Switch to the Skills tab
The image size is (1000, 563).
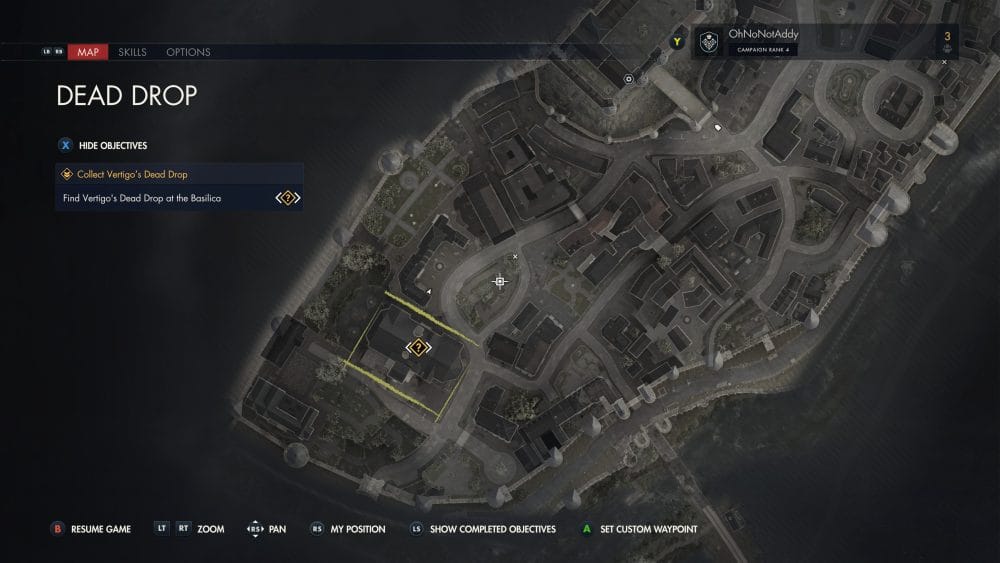click(132, 52)
